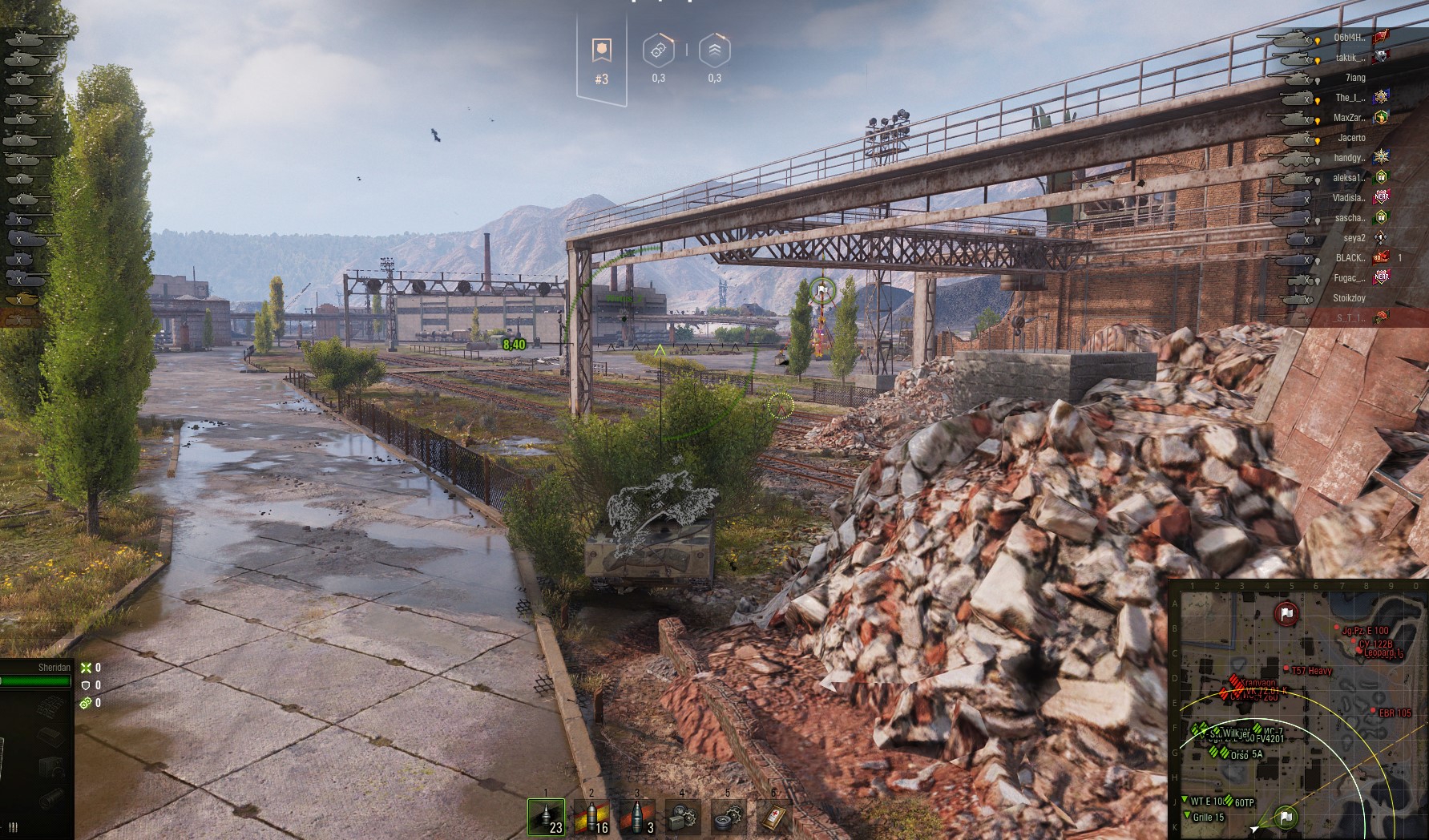Use the repair kit with crate and gears
This screenshot has height=840, width=1429.
pos(683,817)
